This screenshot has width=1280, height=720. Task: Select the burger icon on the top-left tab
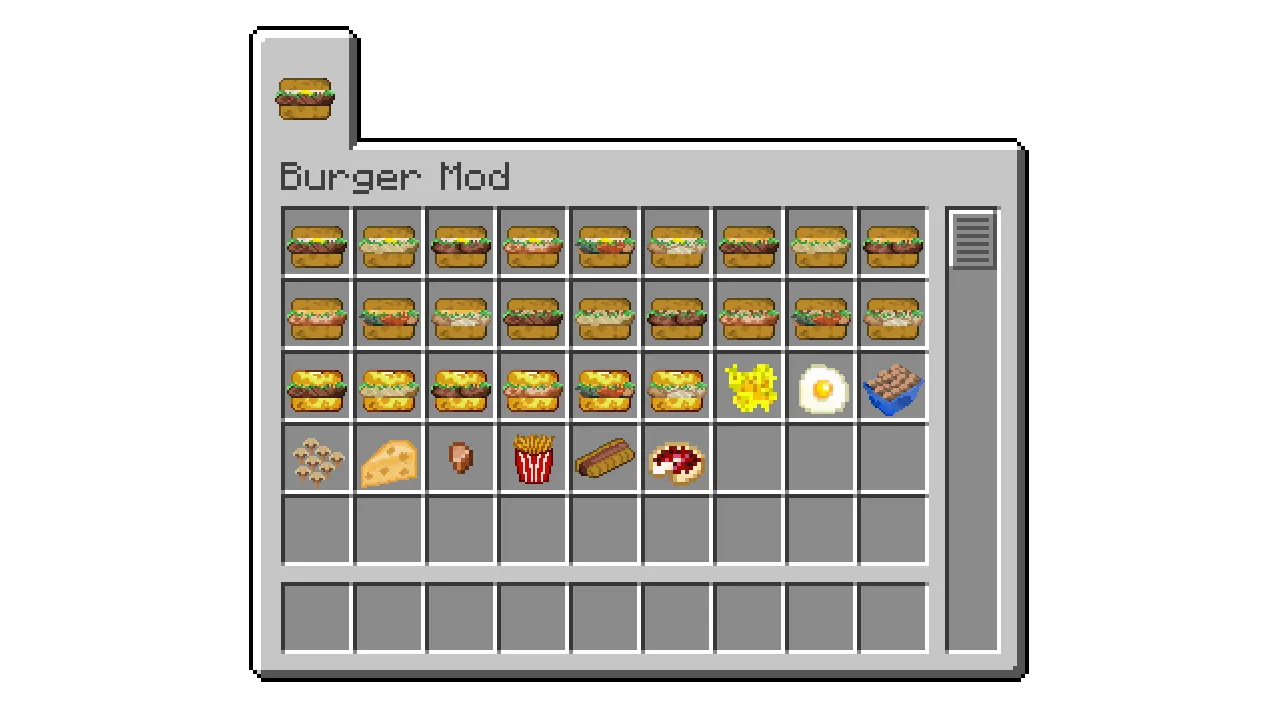304,95
